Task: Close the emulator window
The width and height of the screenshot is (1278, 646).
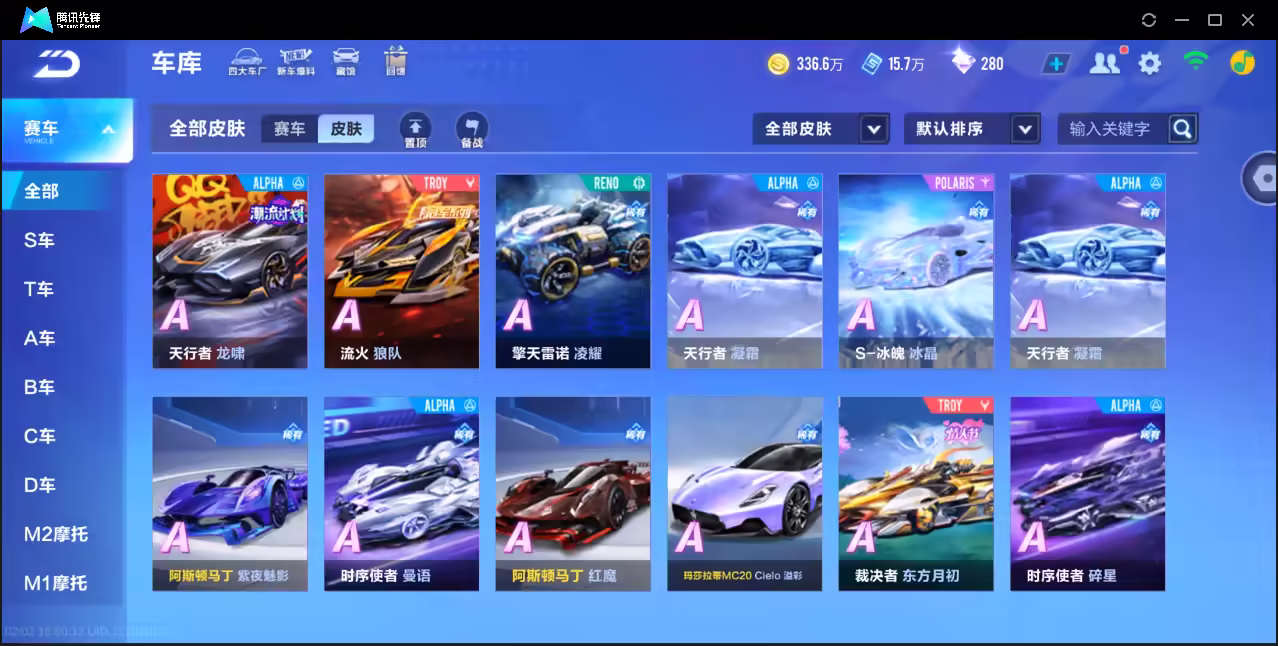Action: tap(1248, 20)
